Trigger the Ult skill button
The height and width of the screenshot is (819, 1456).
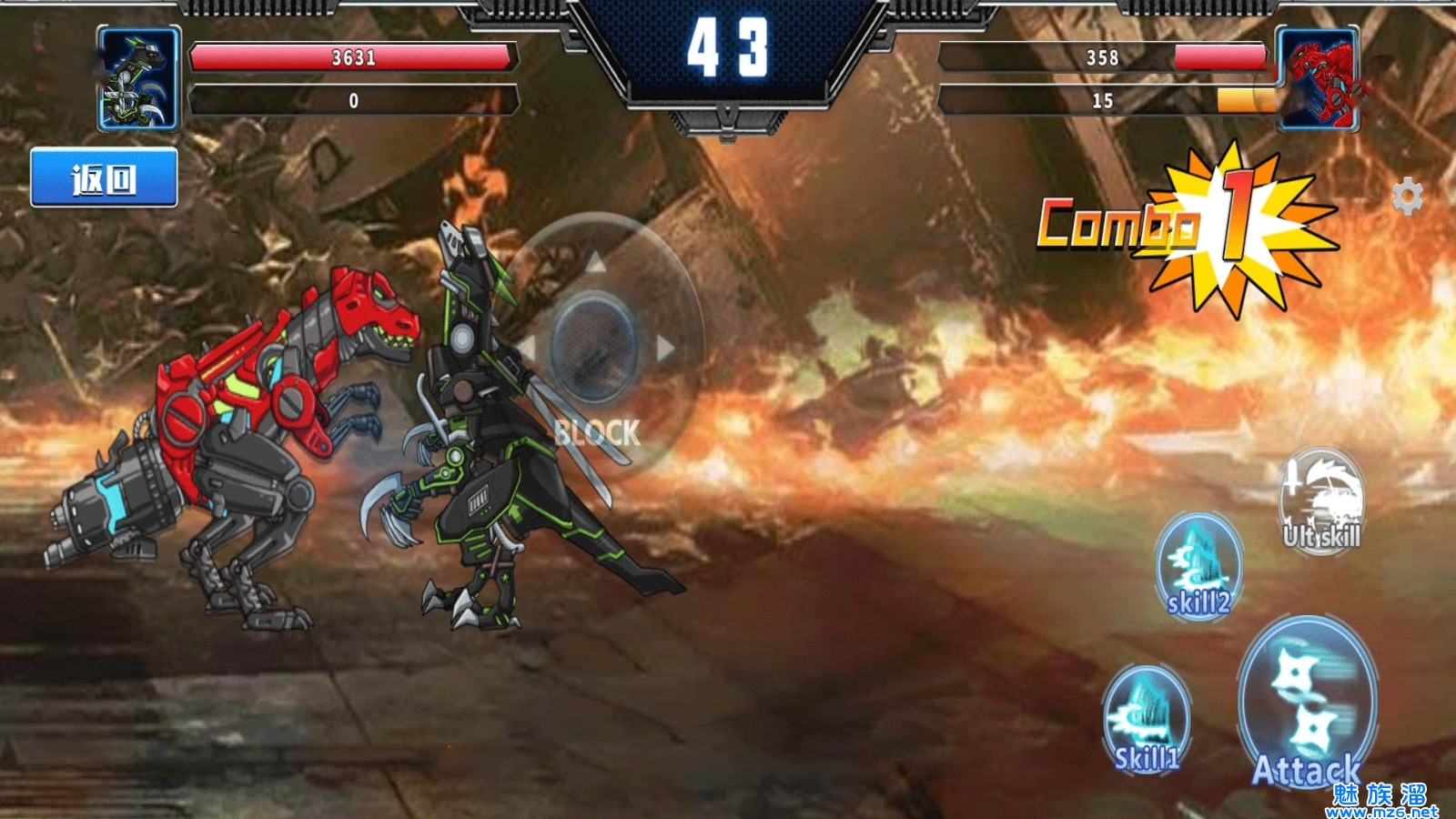pyautogui.click(x=1321, y=501)
